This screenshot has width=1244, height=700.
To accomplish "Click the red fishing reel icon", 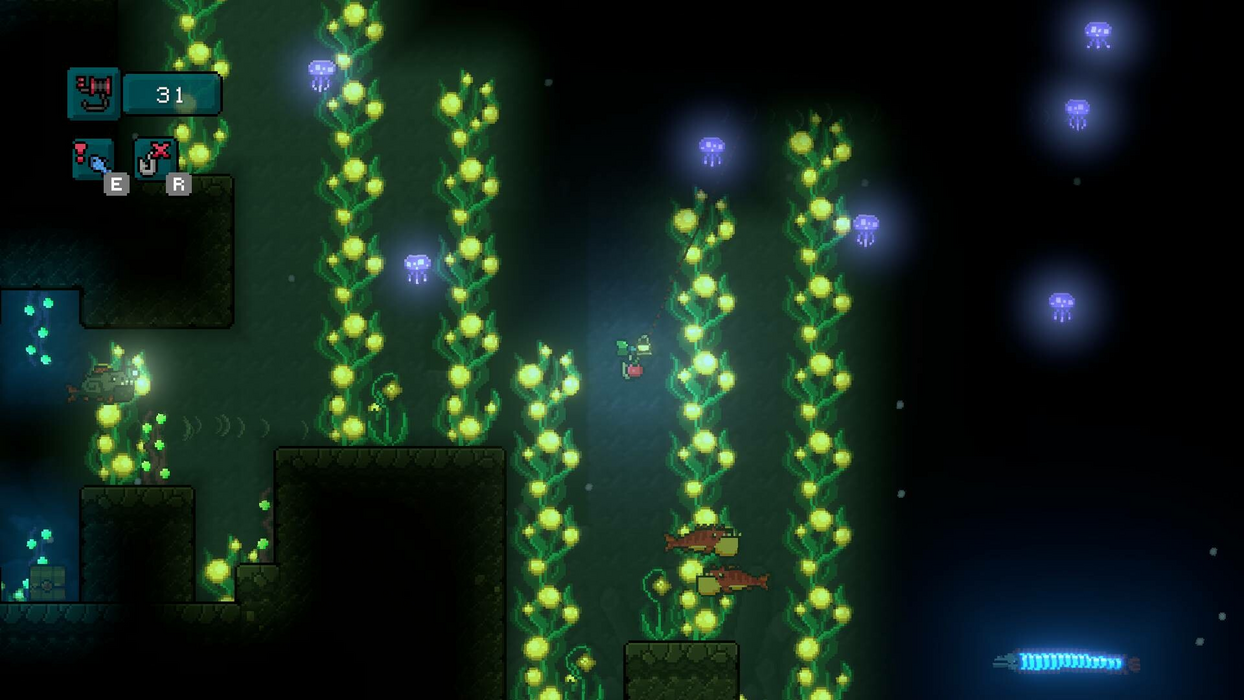I will [x=93, y=94].
